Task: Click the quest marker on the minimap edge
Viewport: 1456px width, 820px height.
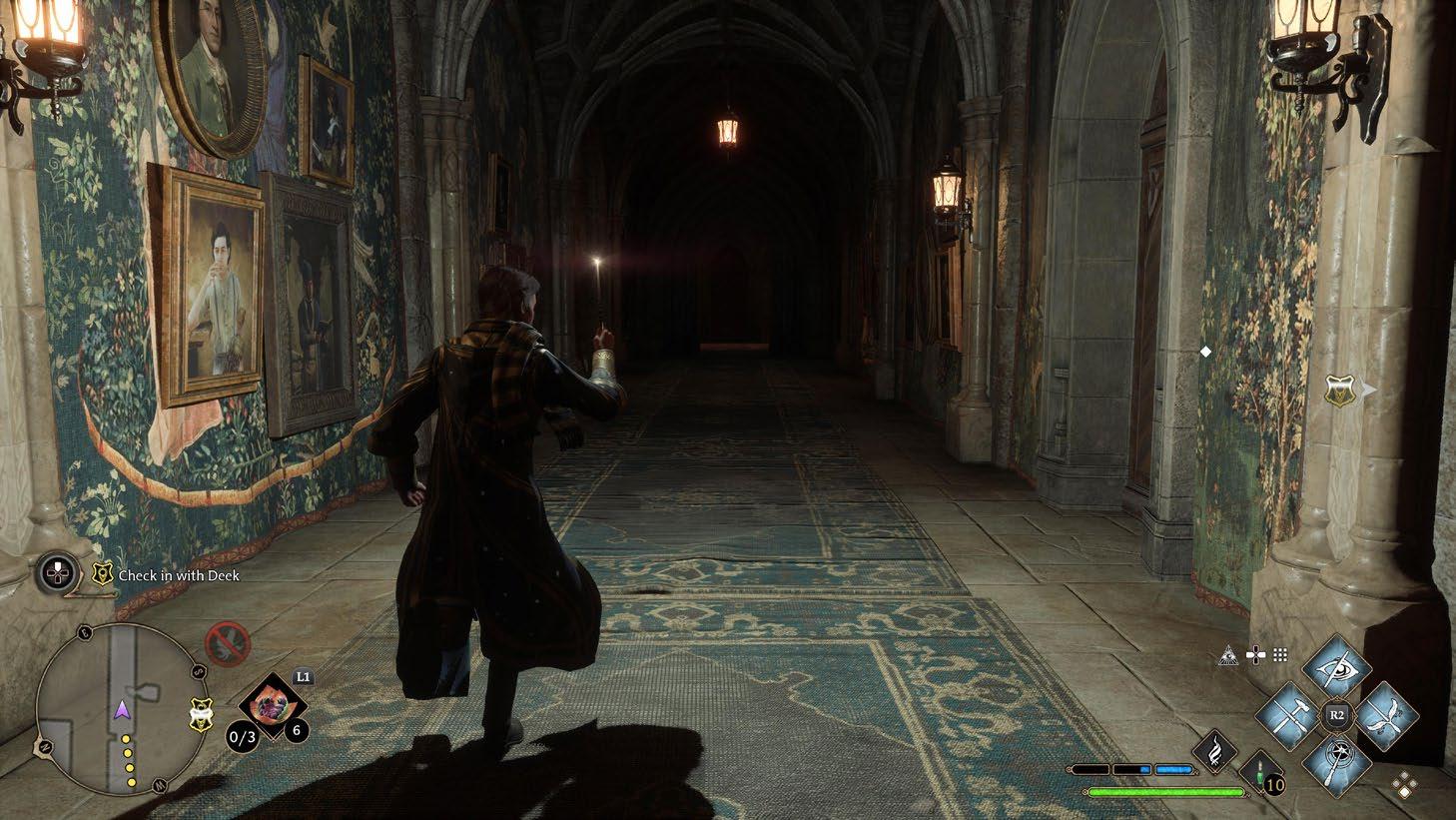Action: [x=199, y=712]
